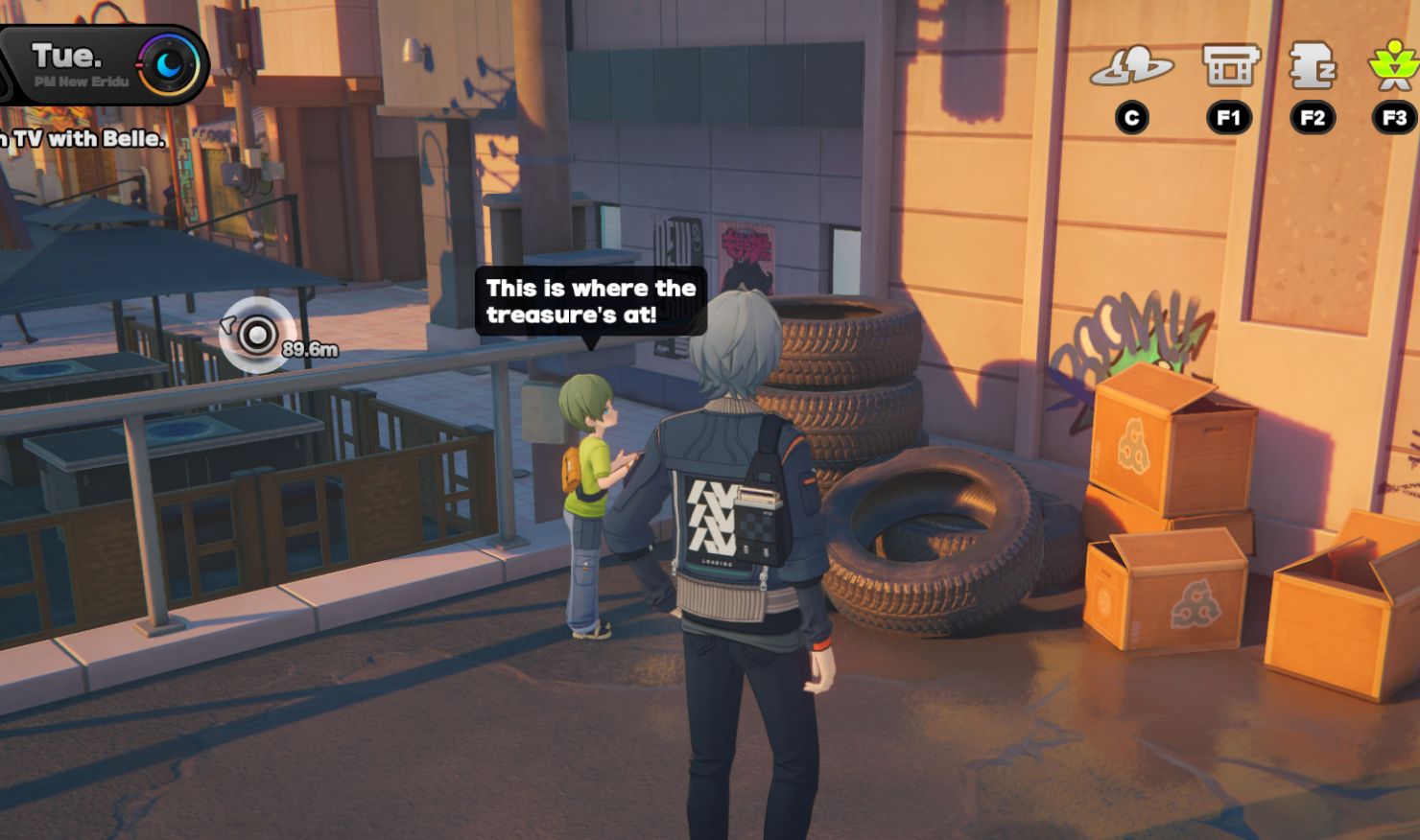Viewport: 1420px width, 840px height.
Task: Open the planet-shaped icon above the C key
Action: [1132, 67]
